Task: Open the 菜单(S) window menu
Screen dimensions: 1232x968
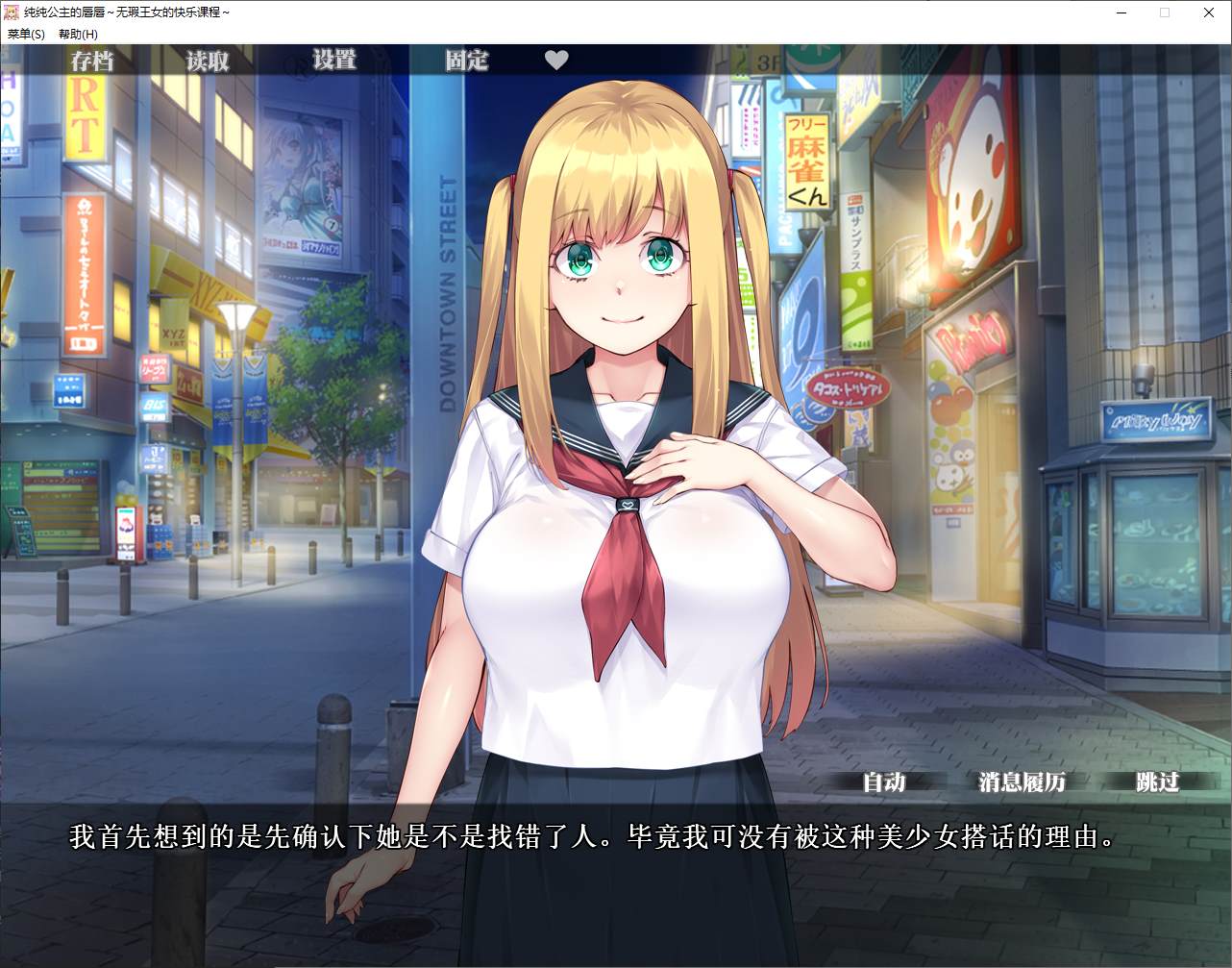Action: point(26,35)
